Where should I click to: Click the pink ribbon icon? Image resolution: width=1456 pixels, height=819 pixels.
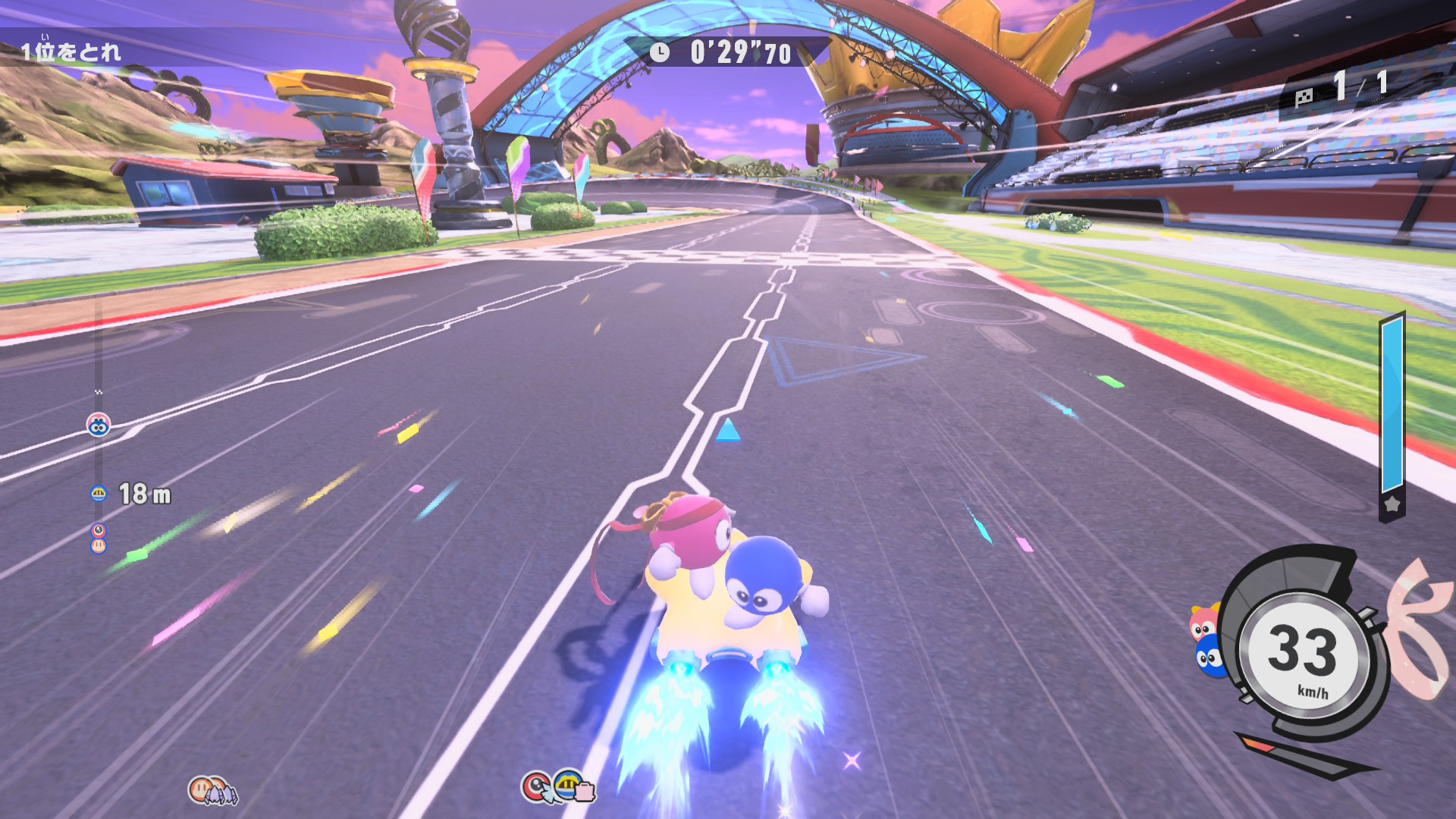(1418, 629)
